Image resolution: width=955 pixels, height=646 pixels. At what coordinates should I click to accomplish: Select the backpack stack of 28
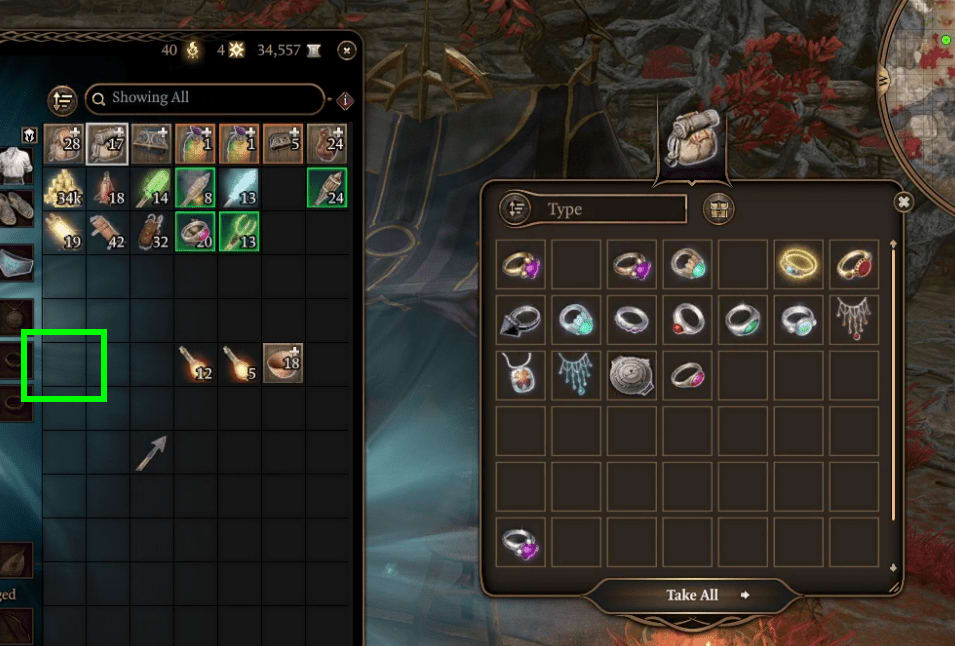pyautogui.click(x=65, y=143)
